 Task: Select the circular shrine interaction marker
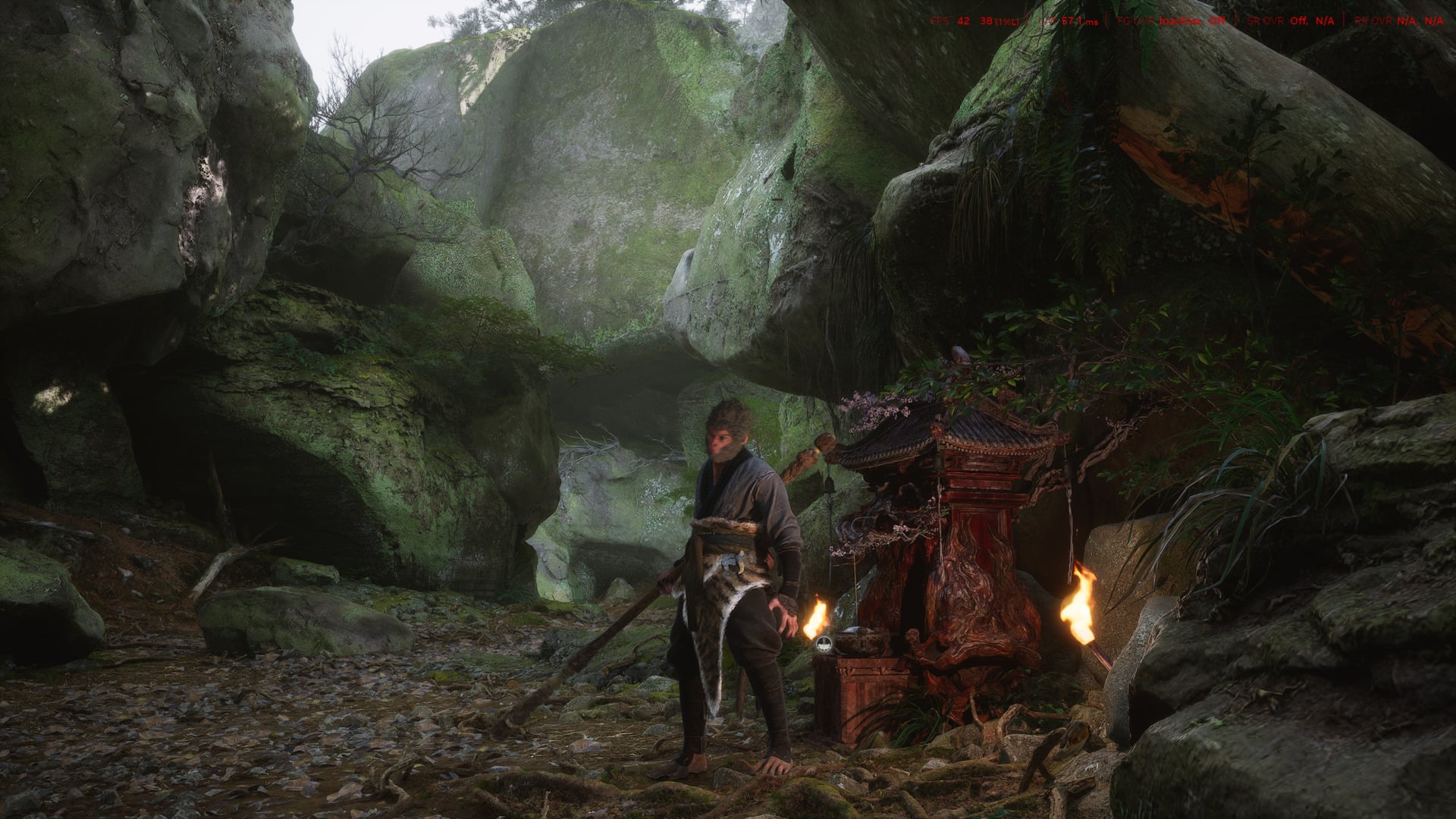(825, 645)
